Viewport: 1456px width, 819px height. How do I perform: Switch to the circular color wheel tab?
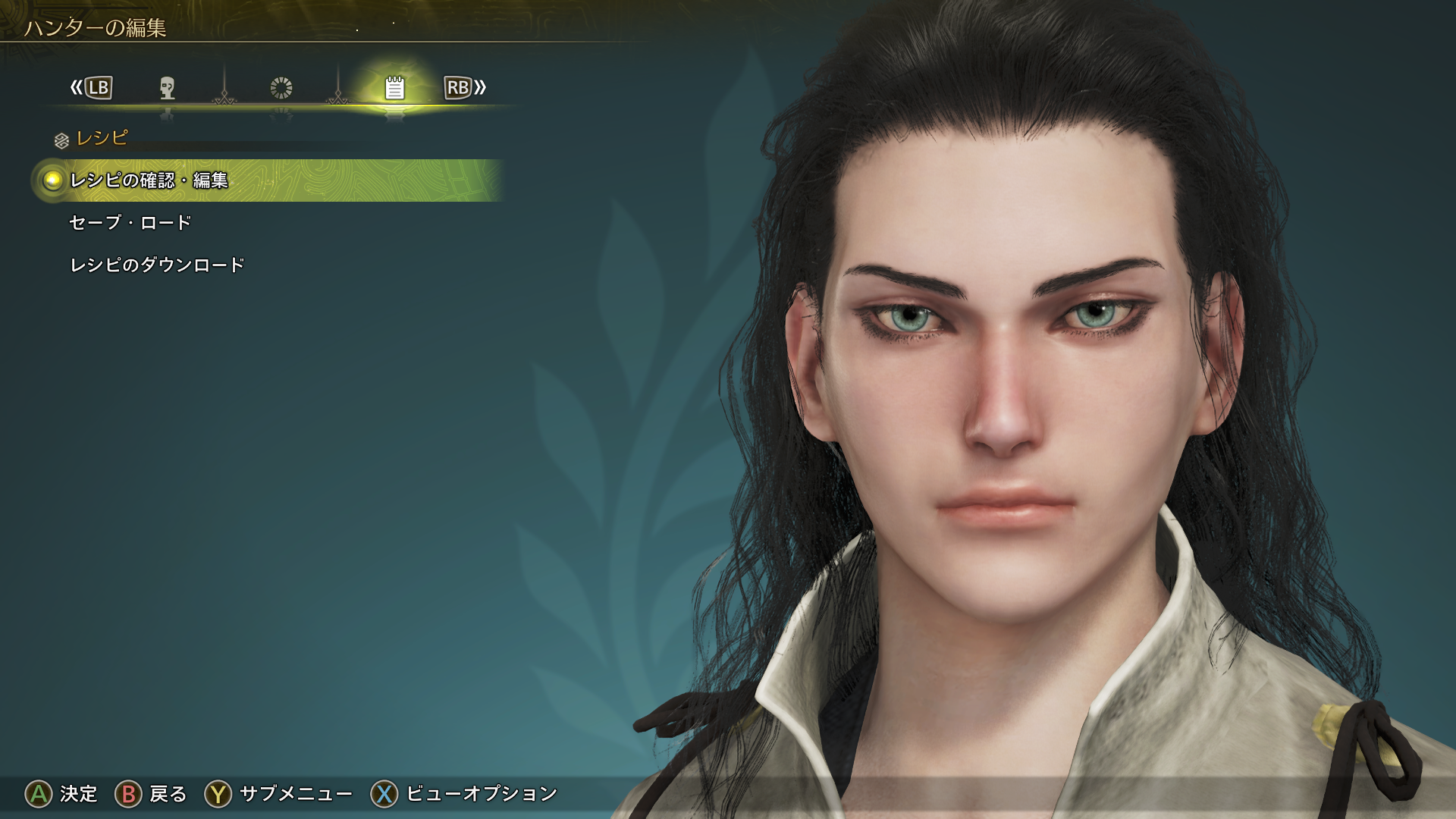[x=281, y=88]
